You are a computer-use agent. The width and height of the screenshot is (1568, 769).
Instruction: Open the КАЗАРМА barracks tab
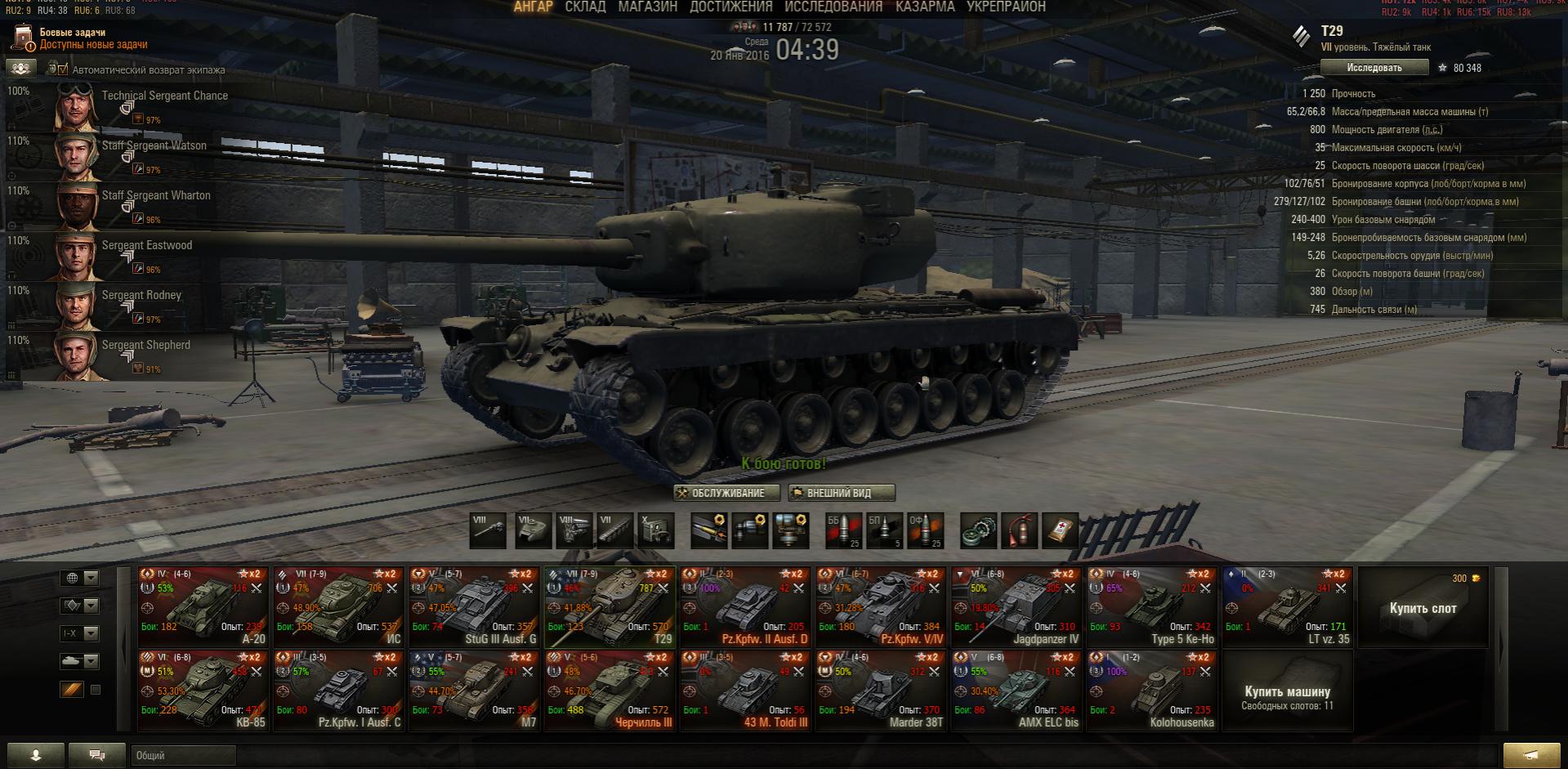coord(924,7)
